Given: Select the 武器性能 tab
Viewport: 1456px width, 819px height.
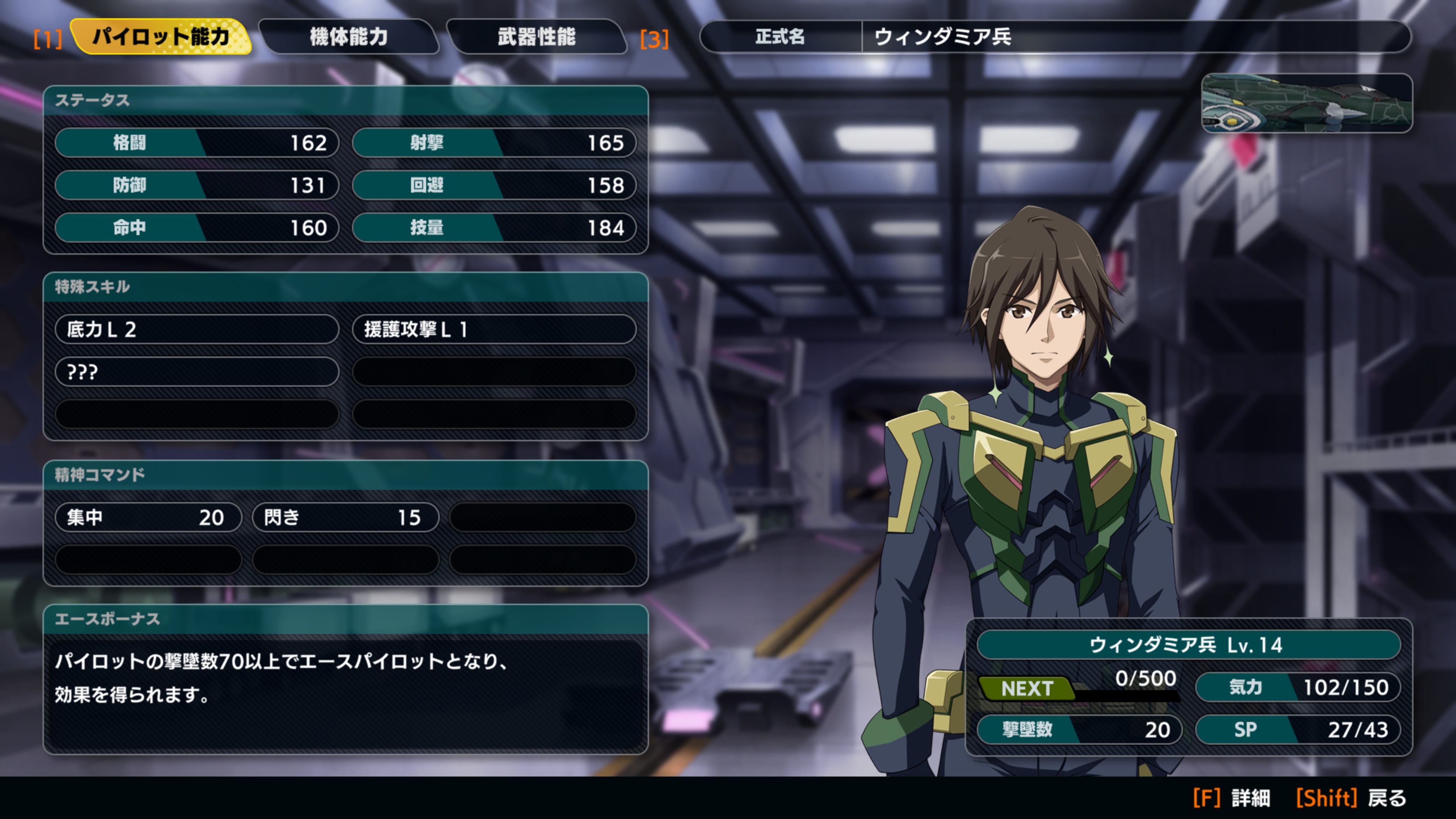Looking at the screenshot, I should 537,37.
